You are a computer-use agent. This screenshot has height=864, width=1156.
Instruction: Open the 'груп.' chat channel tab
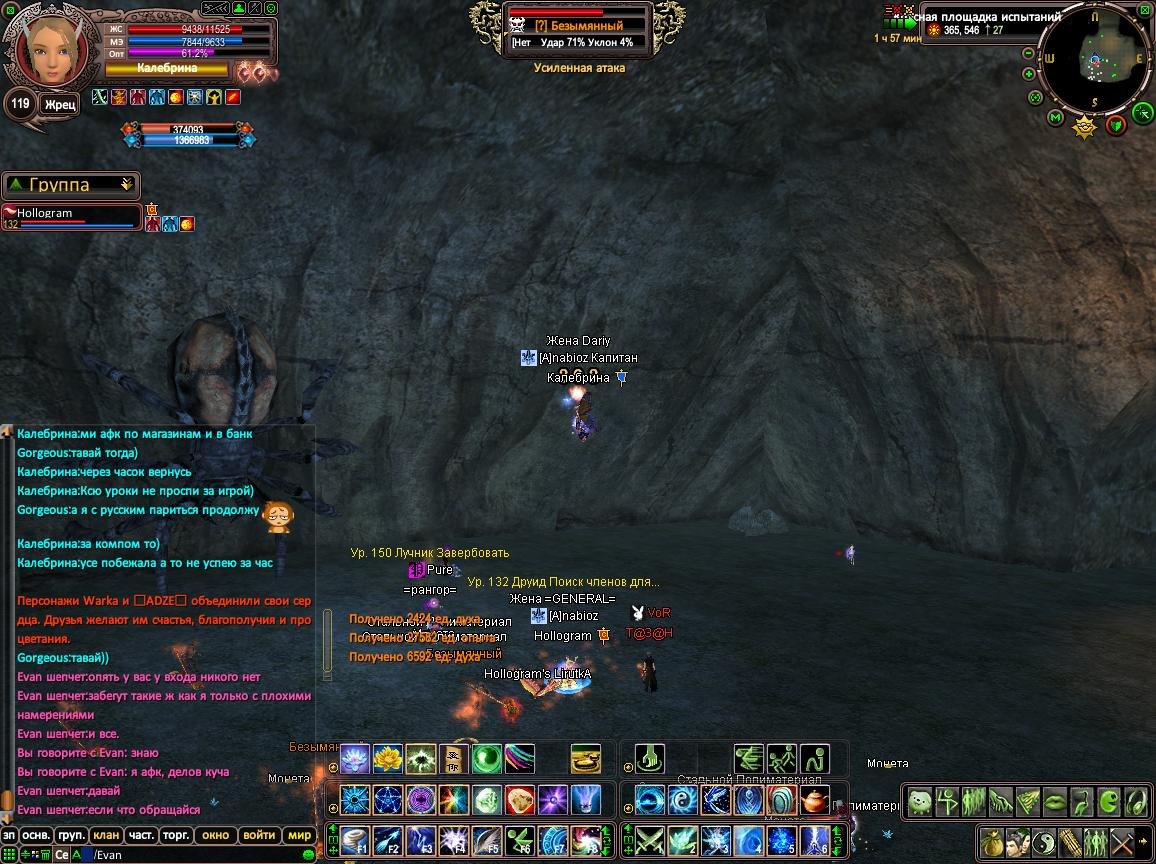tap(71, 835)
